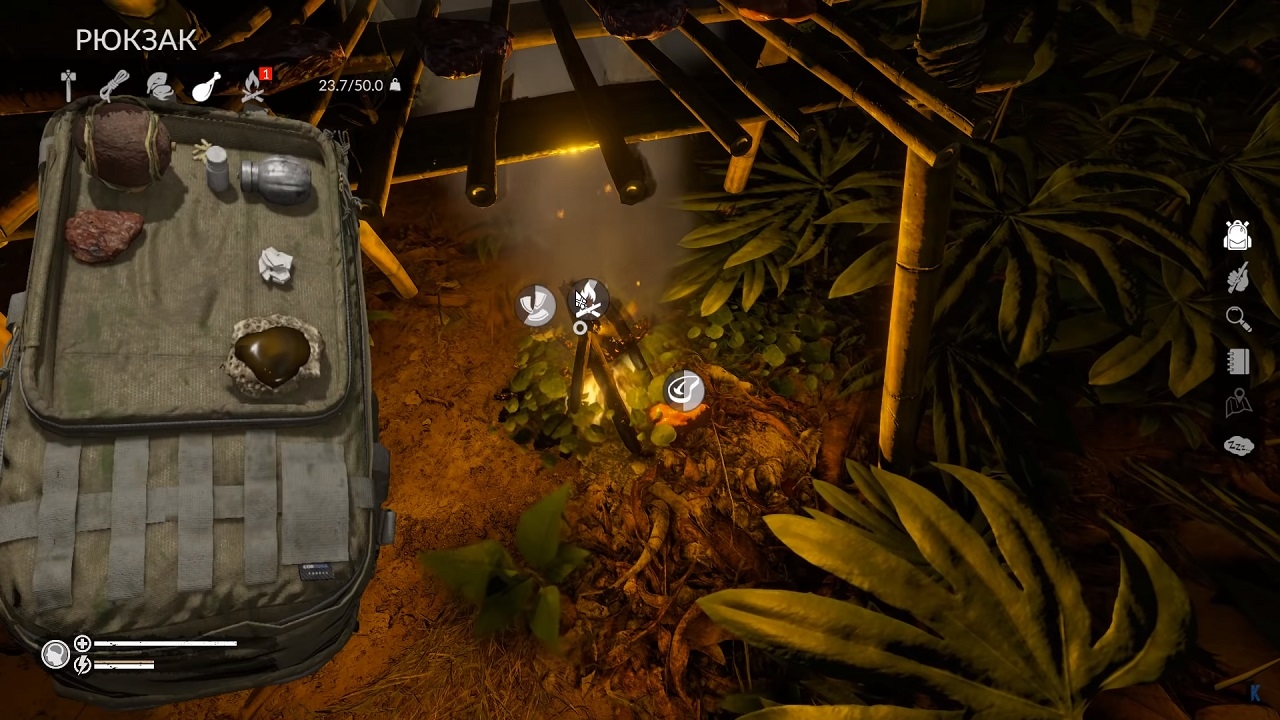Click the campfire icon above the fire
This screenshot has width=1280, height=720.
[588, 299]
